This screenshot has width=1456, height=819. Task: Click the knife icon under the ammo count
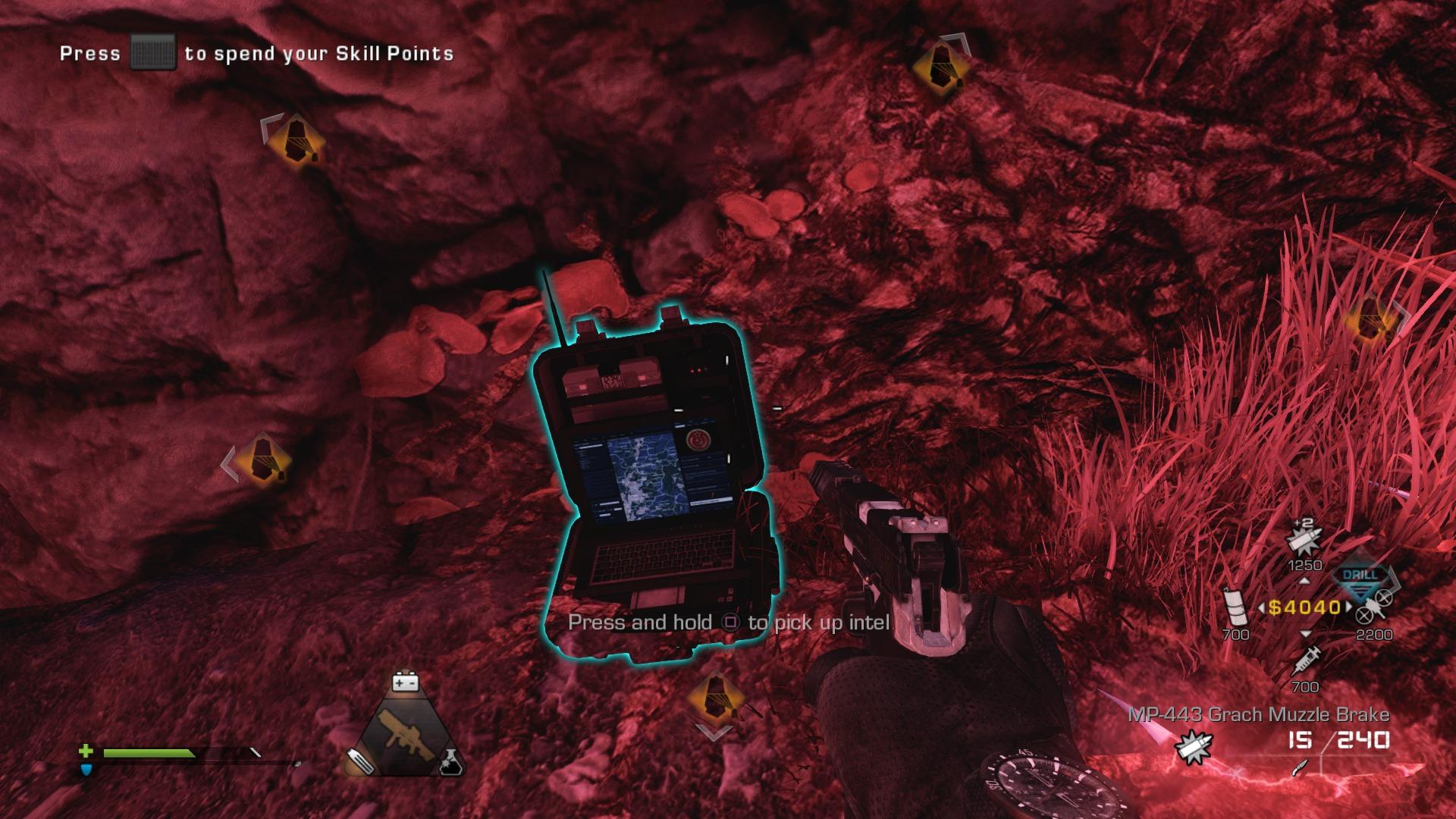[1301, 767]
